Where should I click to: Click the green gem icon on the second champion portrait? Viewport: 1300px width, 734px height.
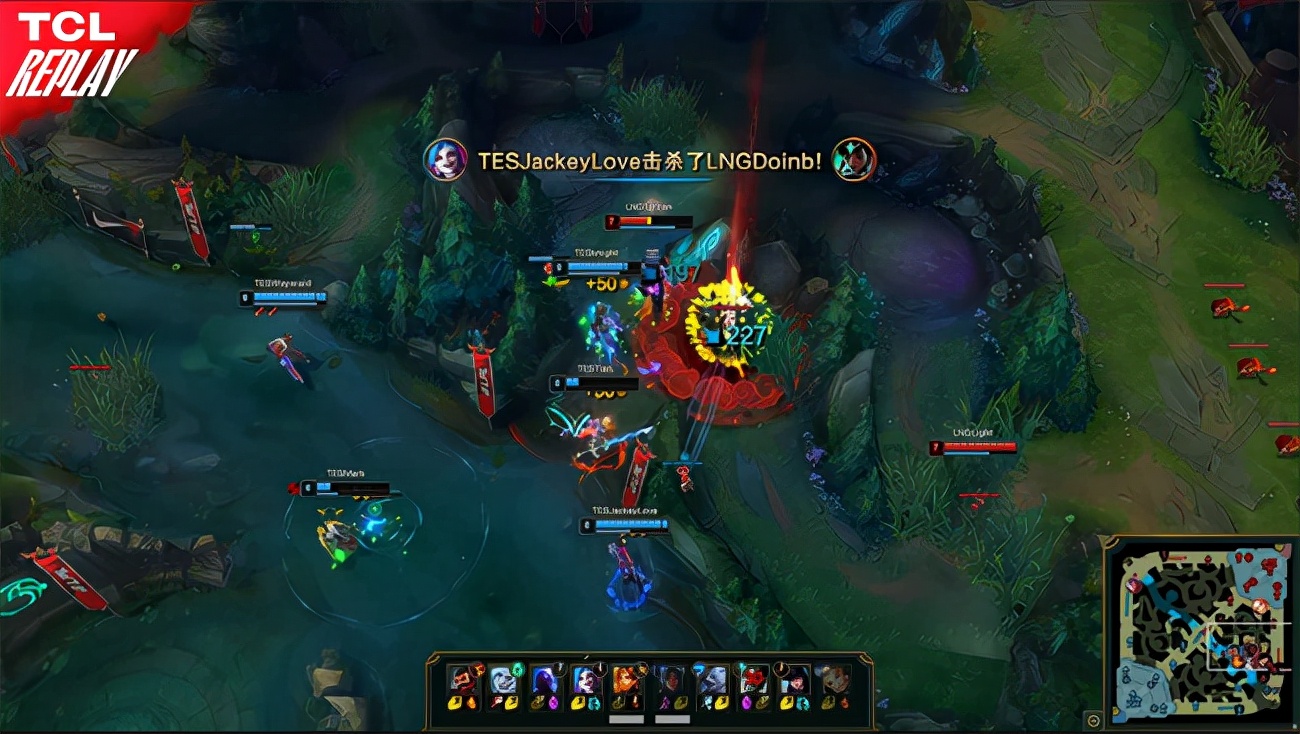[x=518, y=668]
